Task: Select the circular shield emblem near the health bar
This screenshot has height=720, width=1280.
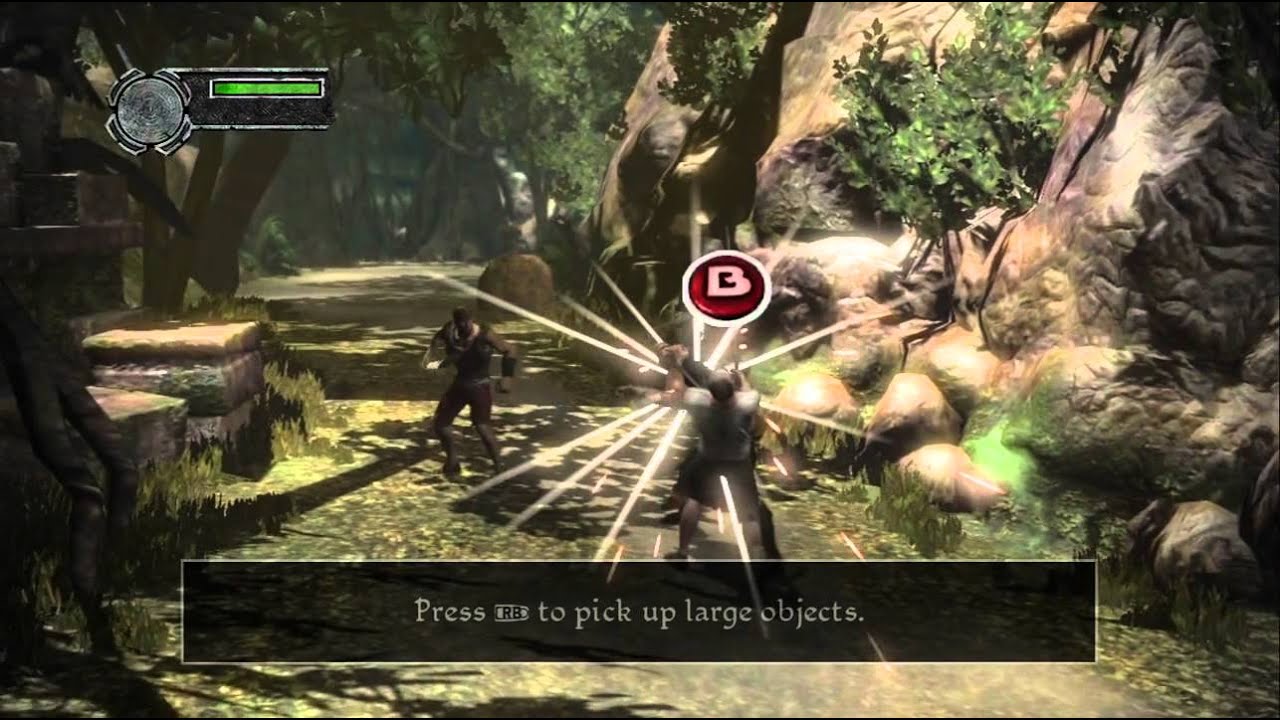Action: tap(150, 112)
